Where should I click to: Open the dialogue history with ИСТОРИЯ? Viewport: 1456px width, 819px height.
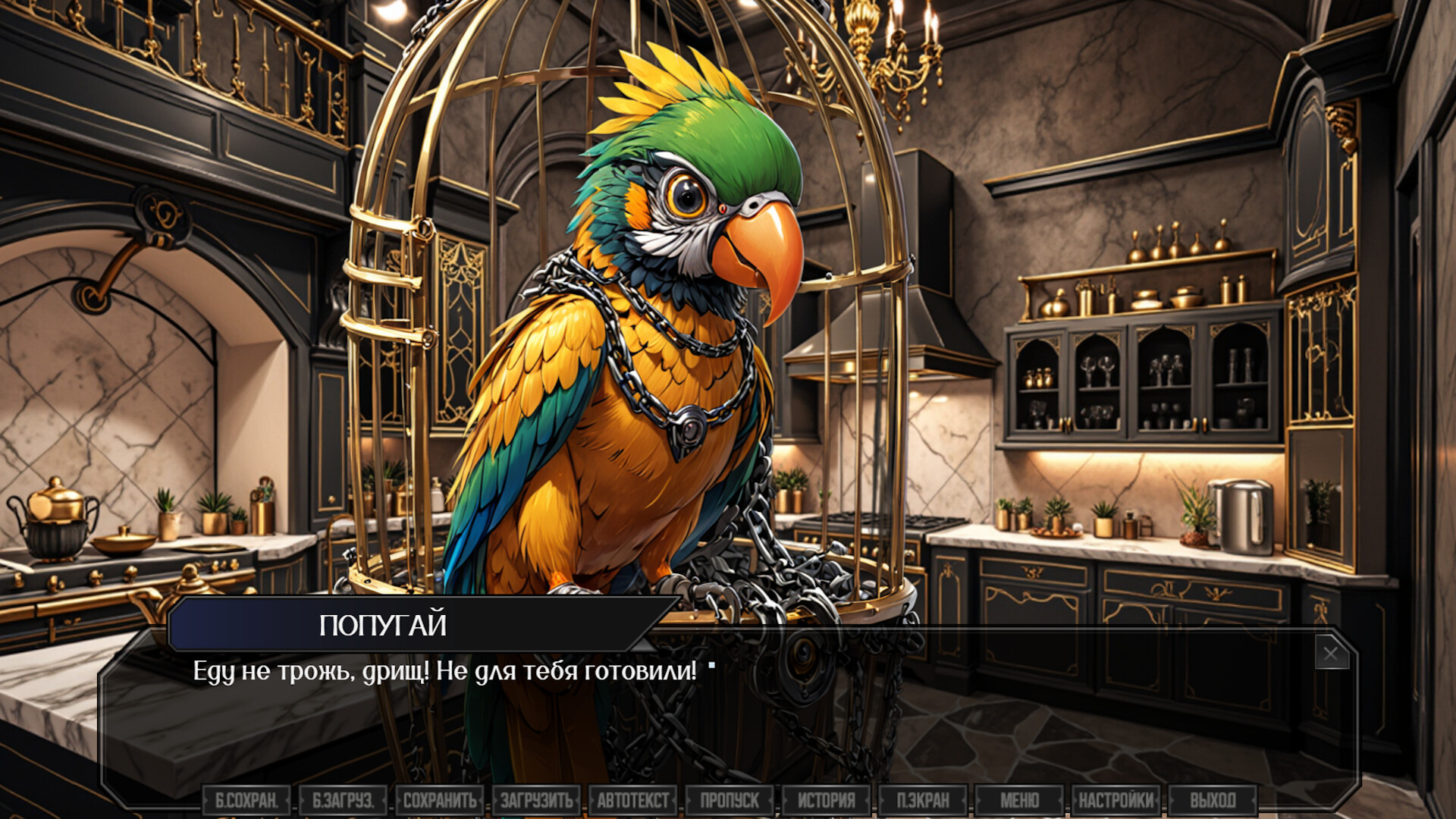point(828,798)
